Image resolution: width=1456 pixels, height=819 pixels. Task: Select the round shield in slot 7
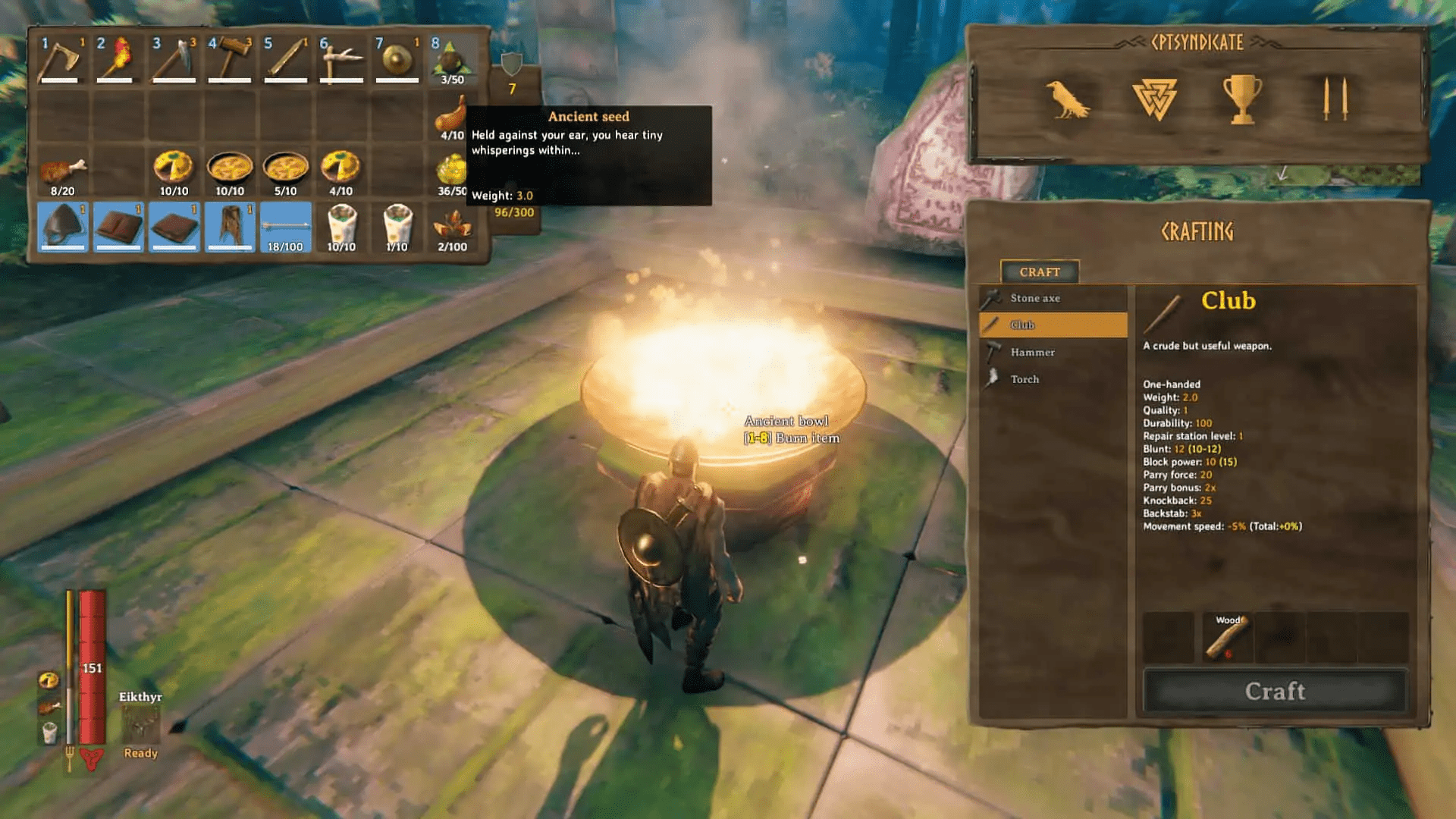click(397, 59)
